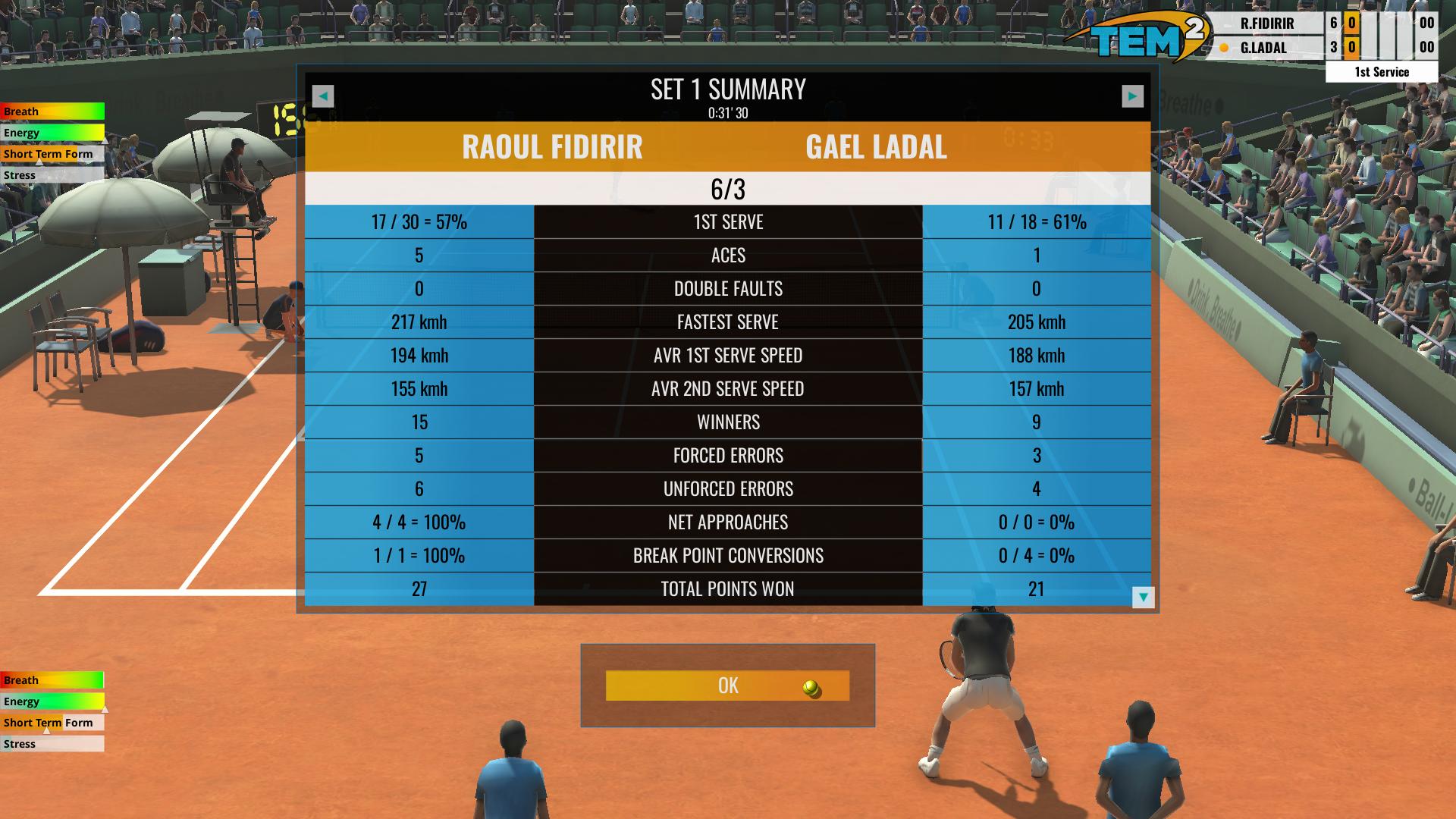Click the tennis ball icon beside OK
The width and height of the screenshot is (1456, 819).
[x=810, y=689]
